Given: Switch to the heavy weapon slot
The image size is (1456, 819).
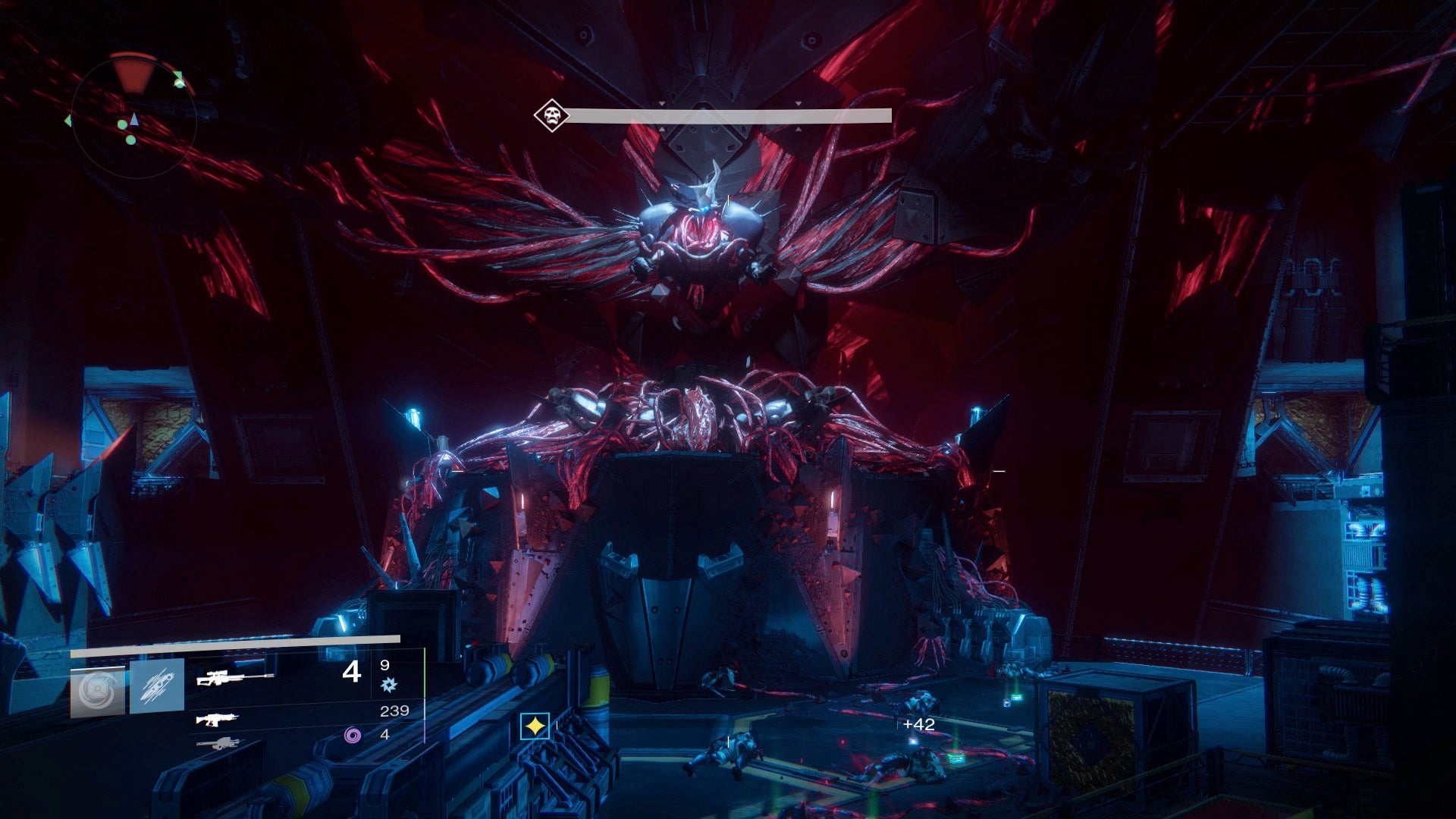Looking at the screenshot, I should pos(218,744).
